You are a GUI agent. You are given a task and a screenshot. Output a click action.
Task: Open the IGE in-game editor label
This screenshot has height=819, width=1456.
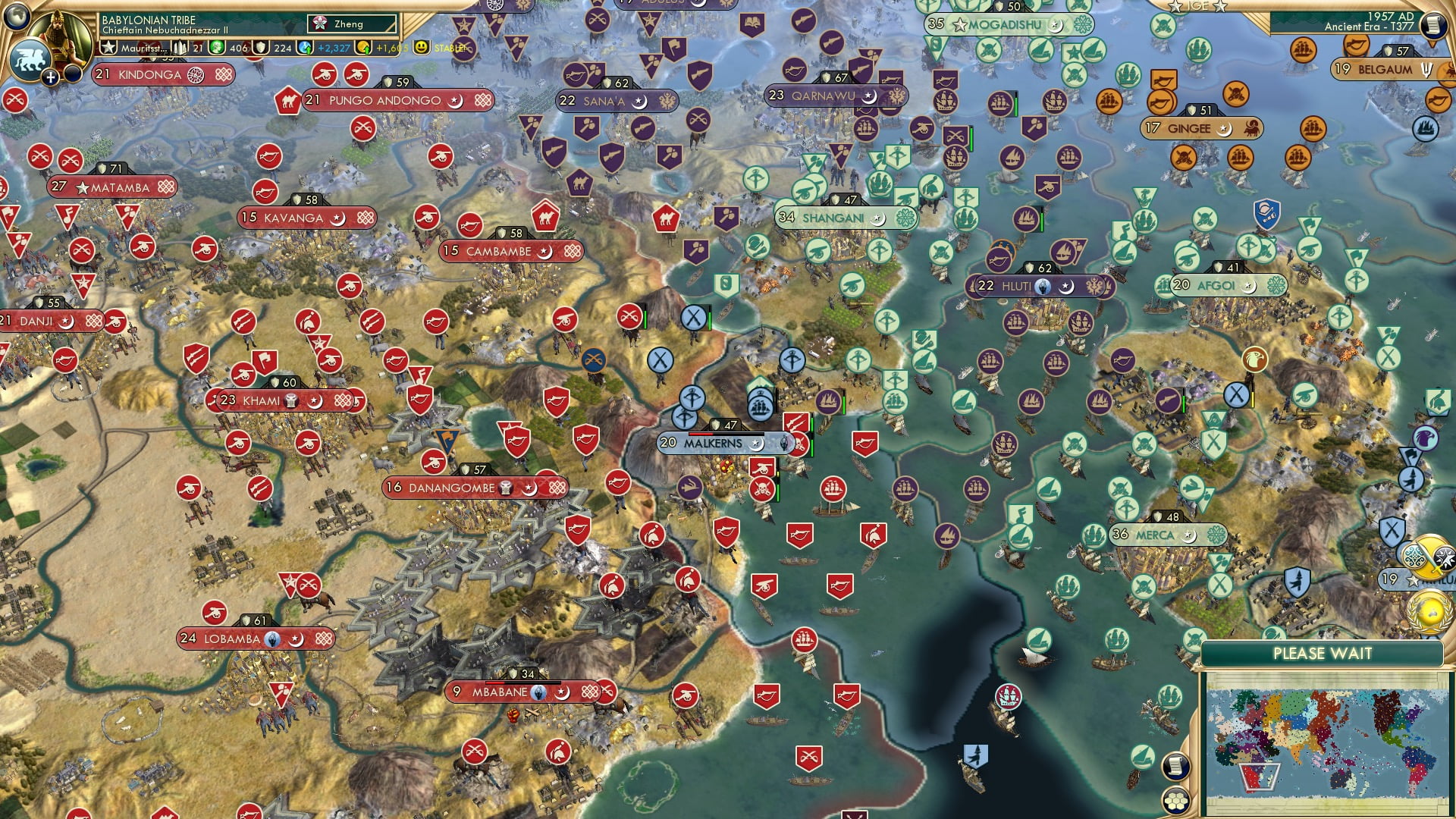[x=1198, y=6]
